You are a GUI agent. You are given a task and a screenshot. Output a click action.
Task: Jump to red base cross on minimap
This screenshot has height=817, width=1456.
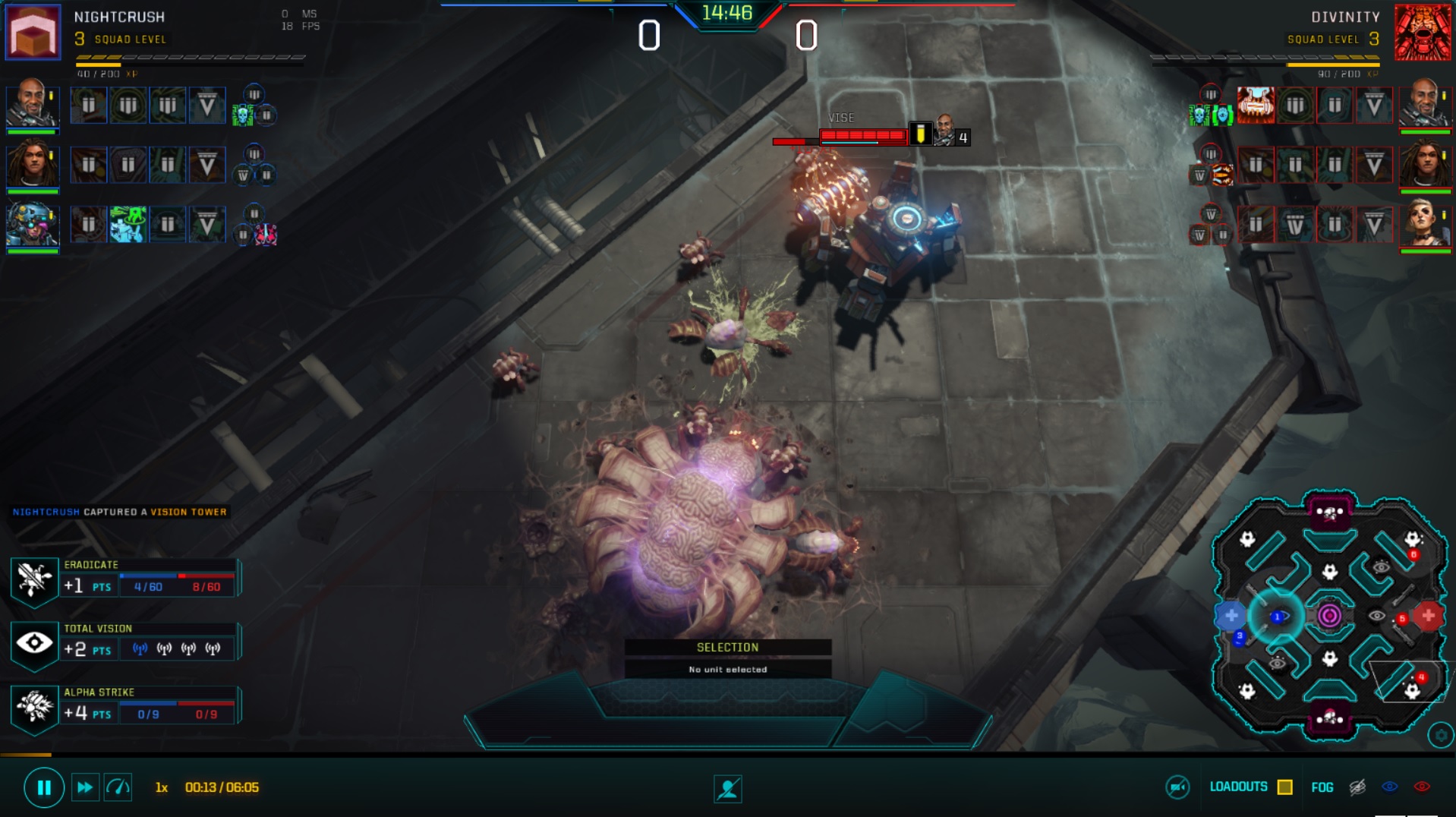coord(1428,615)
